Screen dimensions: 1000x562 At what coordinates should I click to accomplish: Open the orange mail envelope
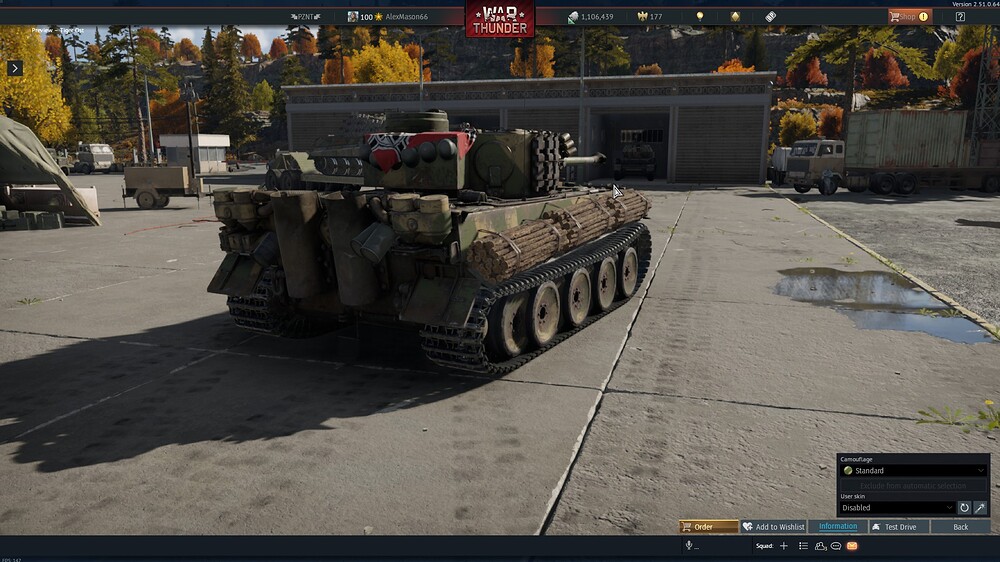click(x=852, y=546)
